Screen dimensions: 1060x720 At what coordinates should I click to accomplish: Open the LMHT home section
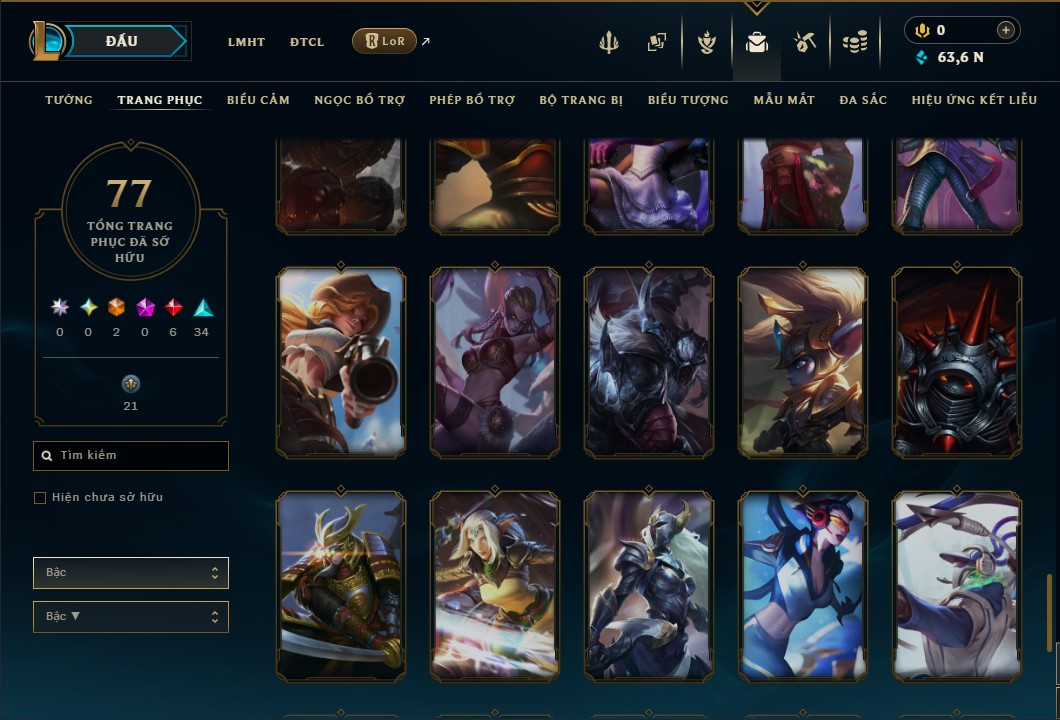pyautogui.click(x=246, y=42)
